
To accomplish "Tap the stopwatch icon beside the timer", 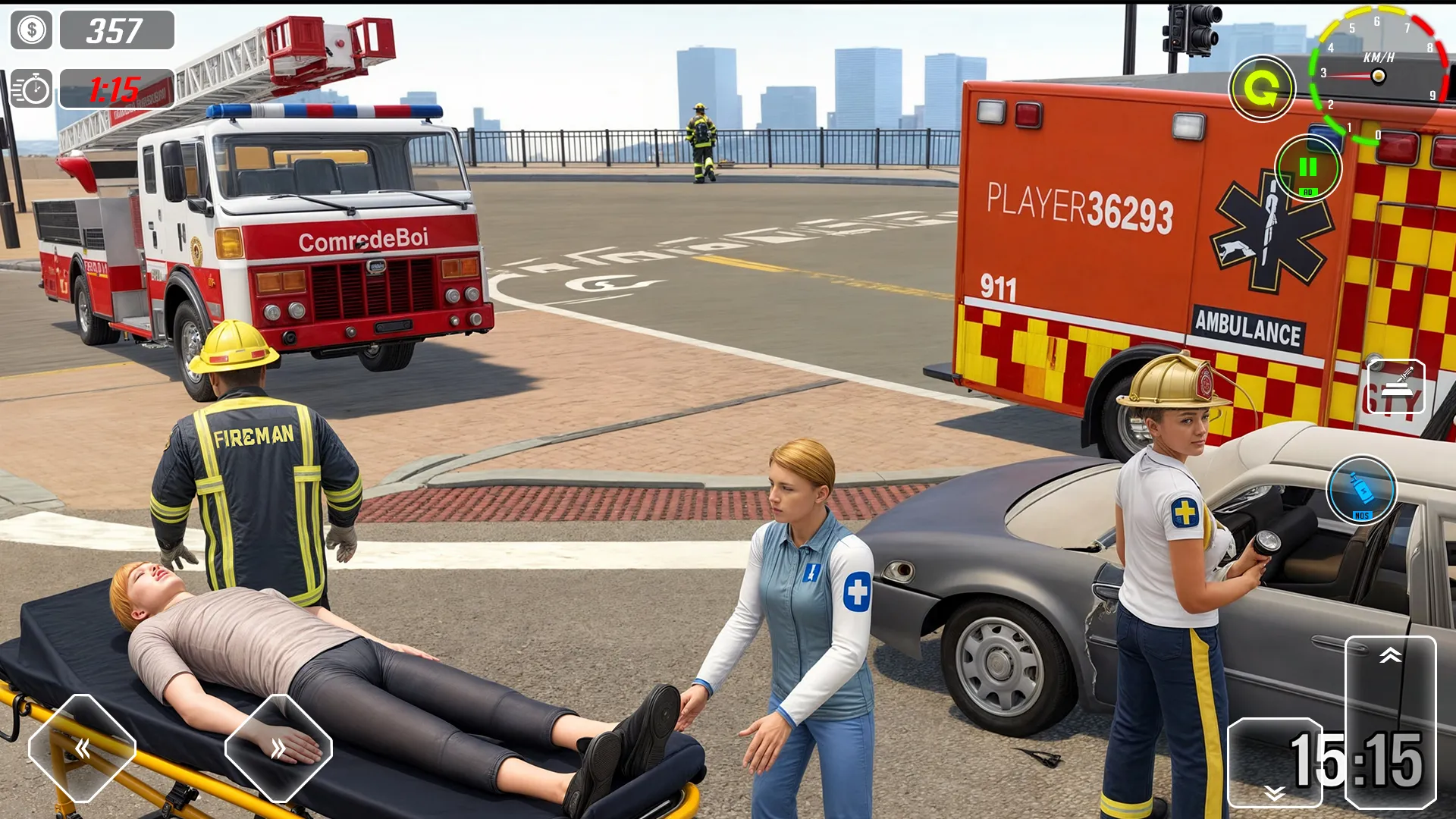I will (x=31, y=89).
